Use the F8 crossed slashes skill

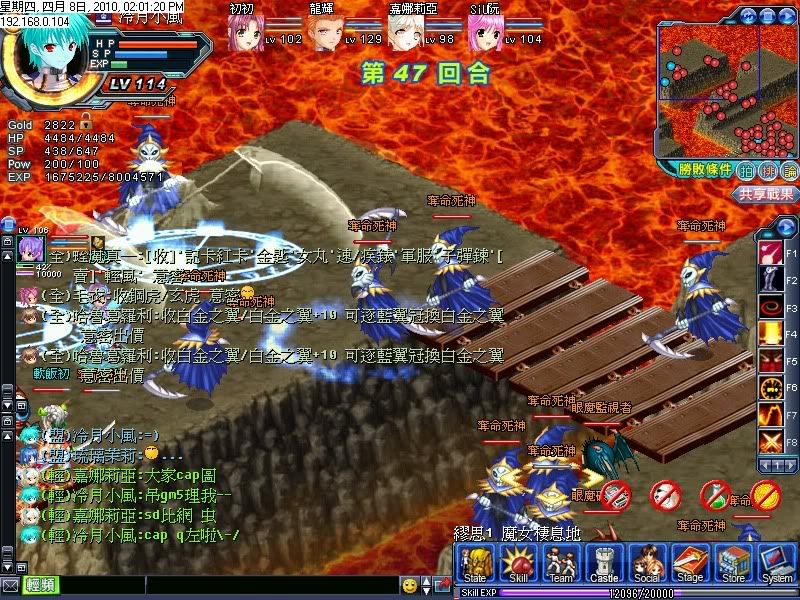(x=770, y=440)
